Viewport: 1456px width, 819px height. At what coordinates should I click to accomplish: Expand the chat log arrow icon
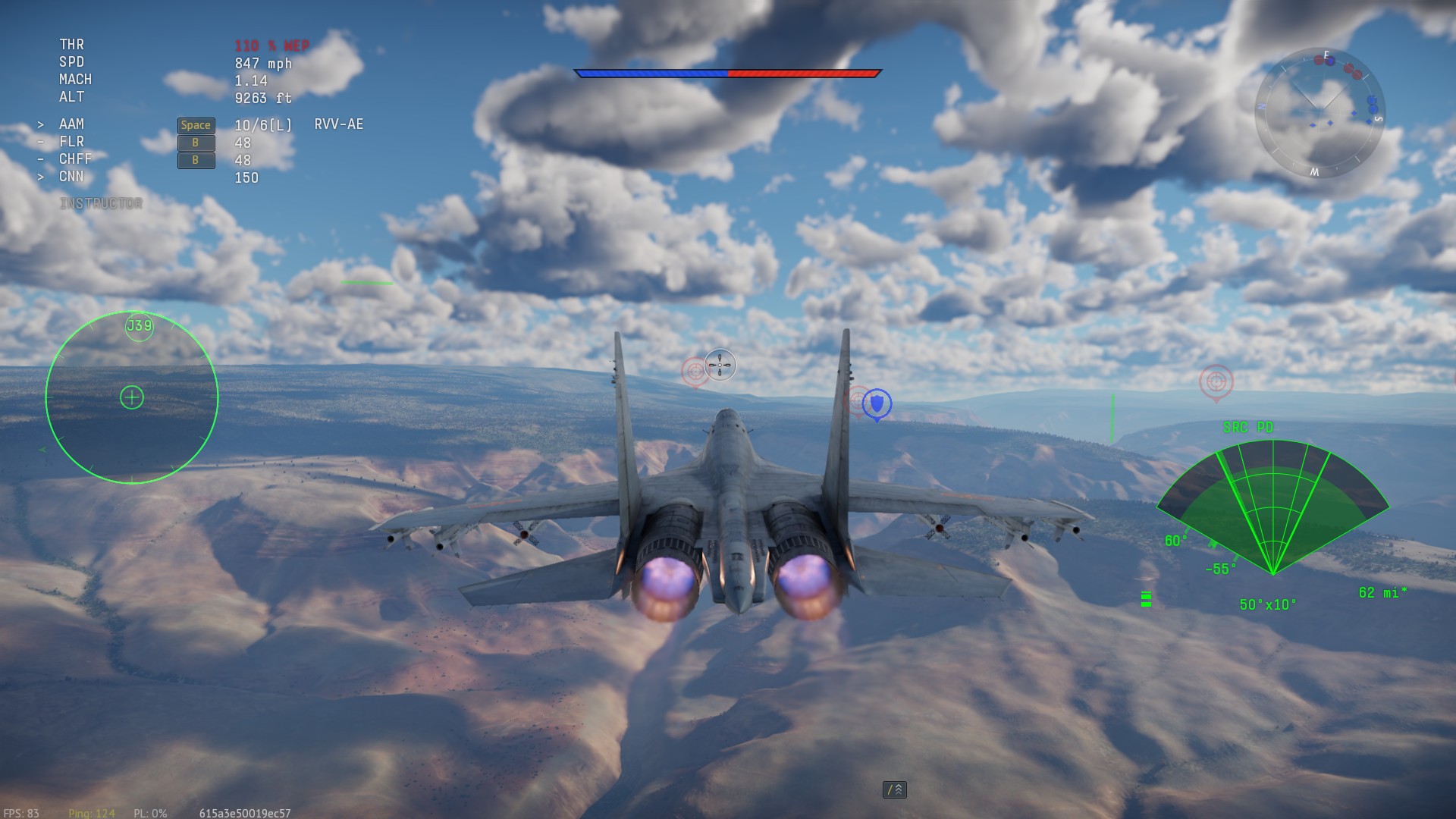(x=895, y=789)
